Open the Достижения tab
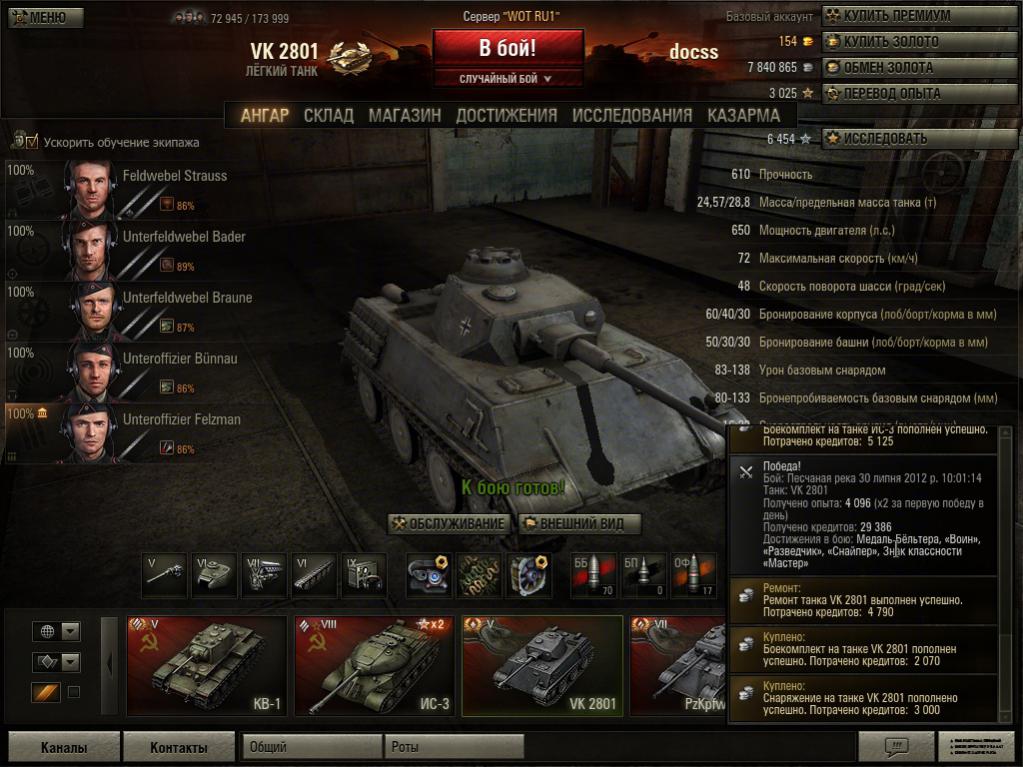The height and width of the screenshot is (767, 1023). point(506,115)
